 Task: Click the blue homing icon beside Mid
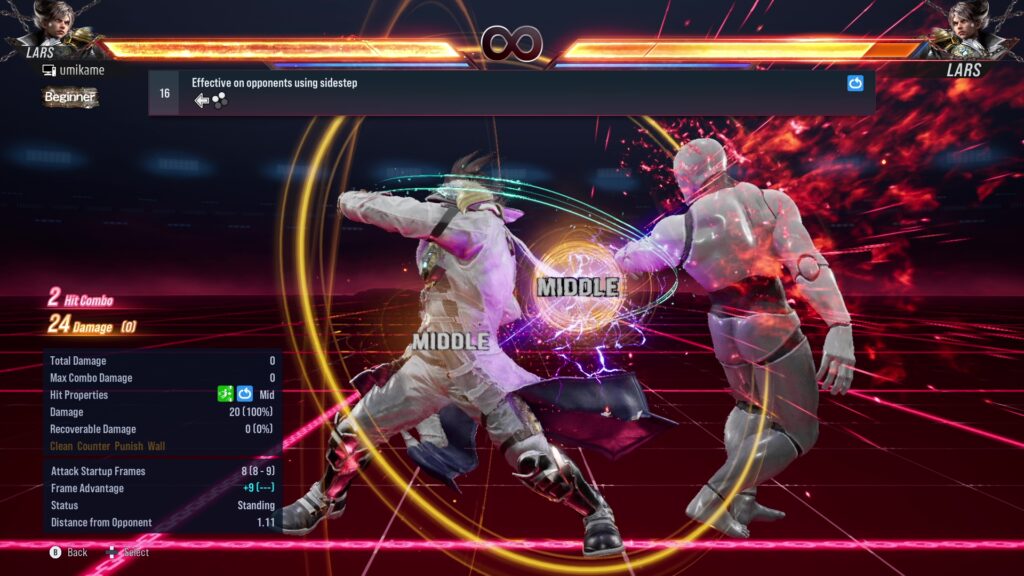[x=245, y=395]
